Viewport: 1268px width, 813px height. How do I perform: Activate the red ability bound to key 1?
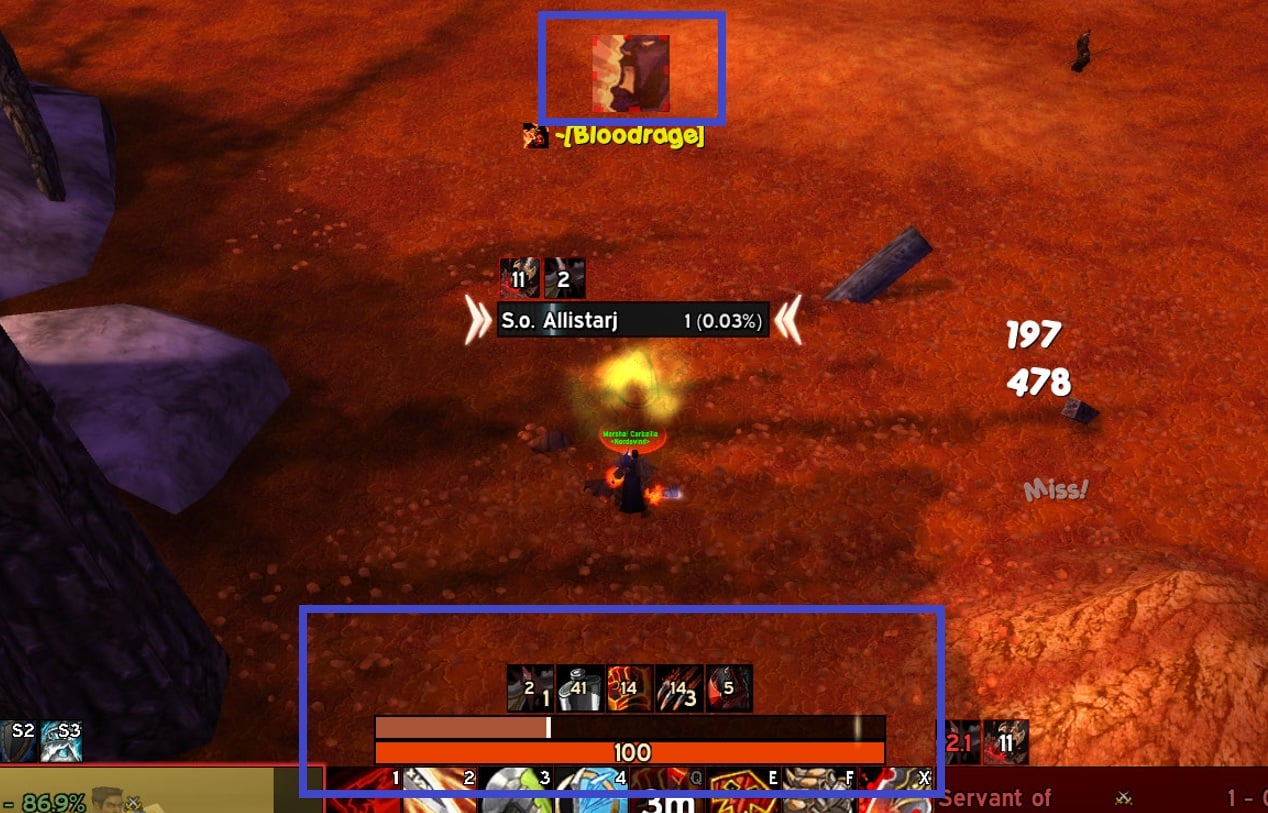coord(365,792)
